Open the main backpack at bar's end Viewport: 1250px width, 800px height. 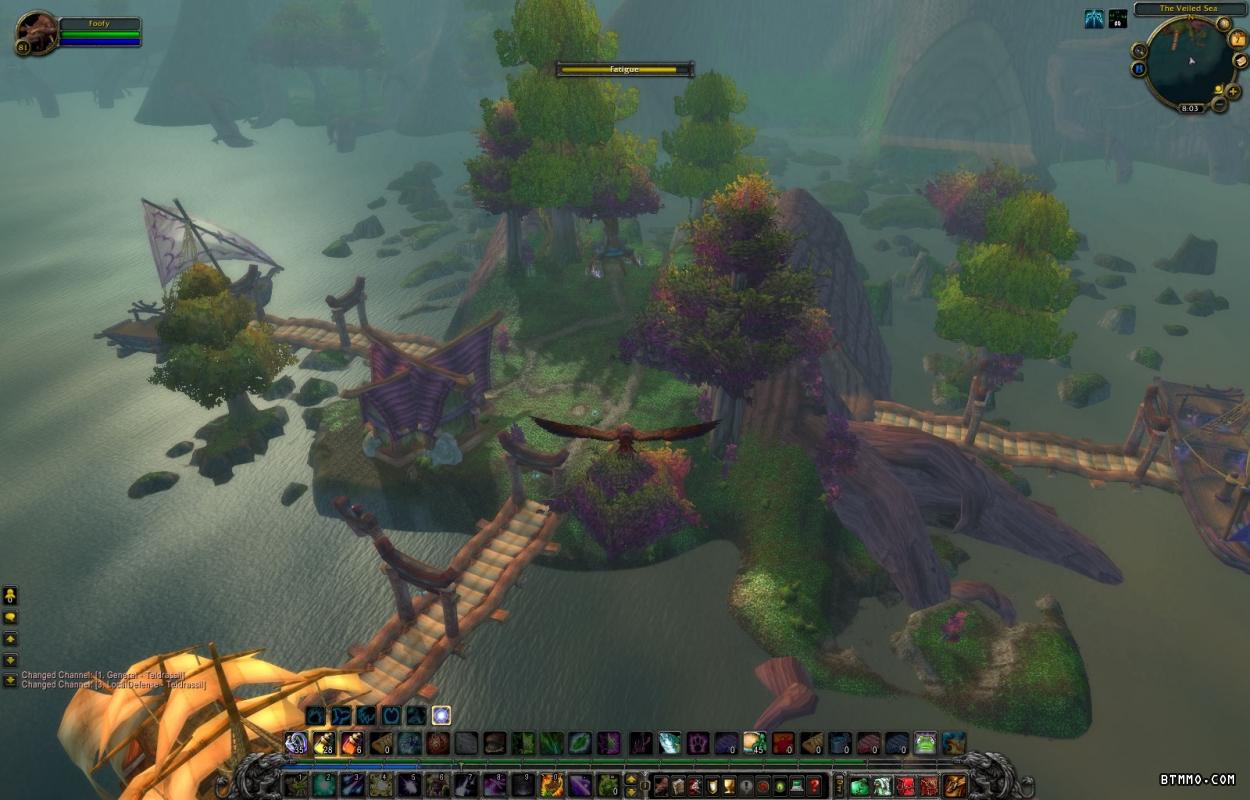click(x=955, y=785)
